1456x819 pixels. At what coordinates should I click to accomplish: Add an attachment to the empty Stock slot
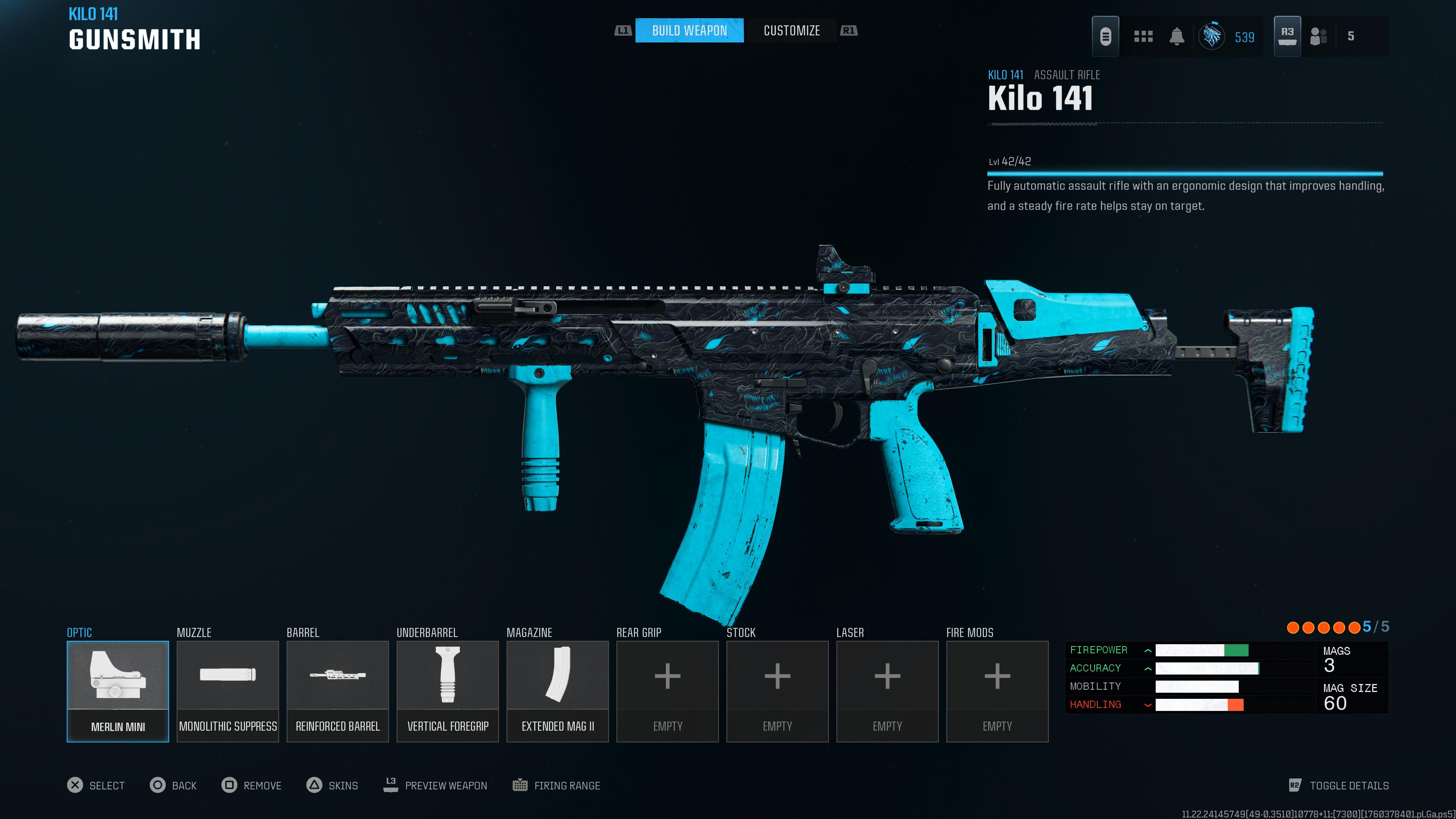[x=777, y=691]
